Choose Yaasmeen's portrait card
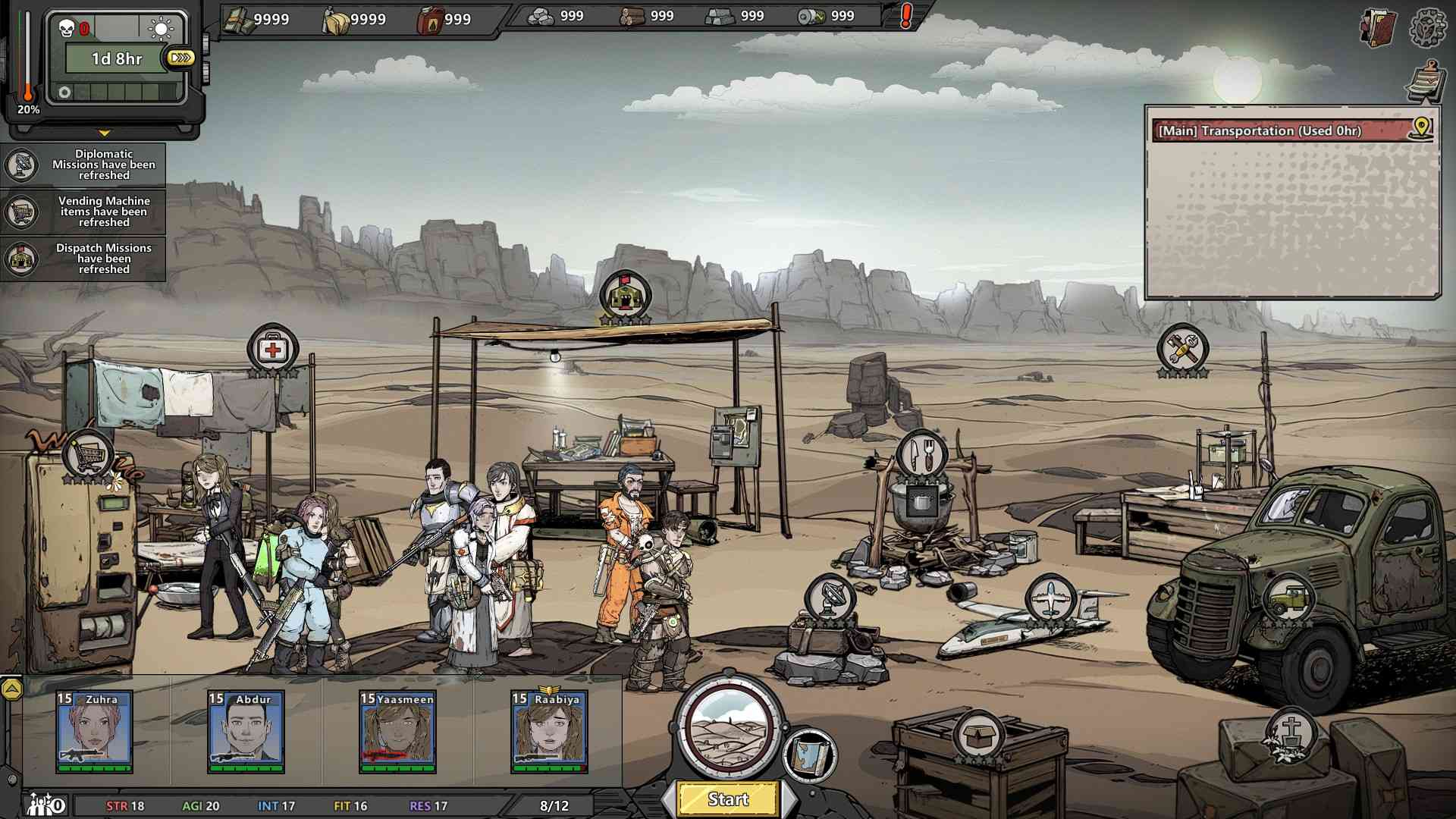The width and height of the screenshot is (1456, 819). coord(398,732)
